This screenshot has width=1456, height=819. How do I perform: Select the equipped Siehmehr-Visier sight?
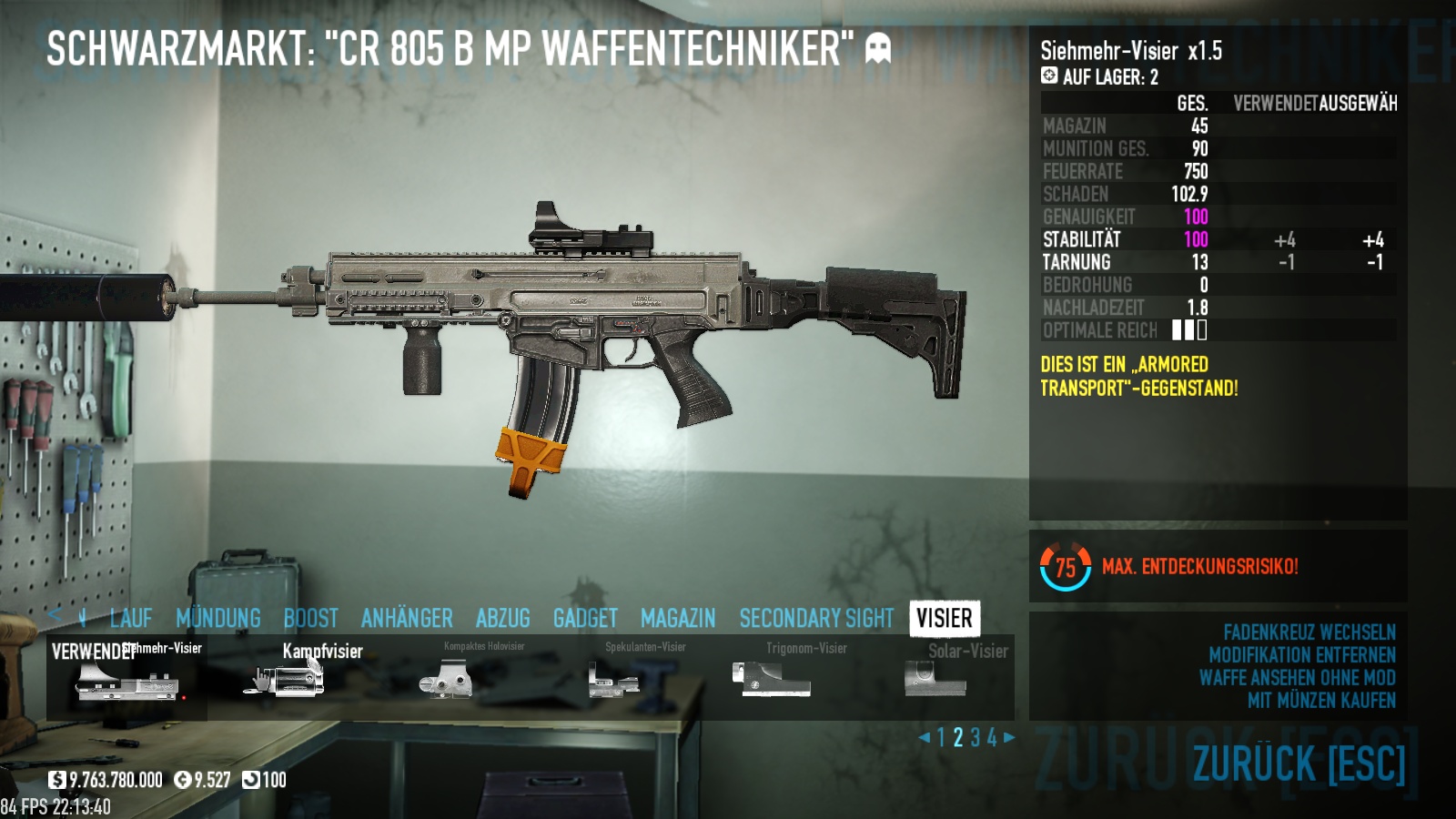click(127, 680)
